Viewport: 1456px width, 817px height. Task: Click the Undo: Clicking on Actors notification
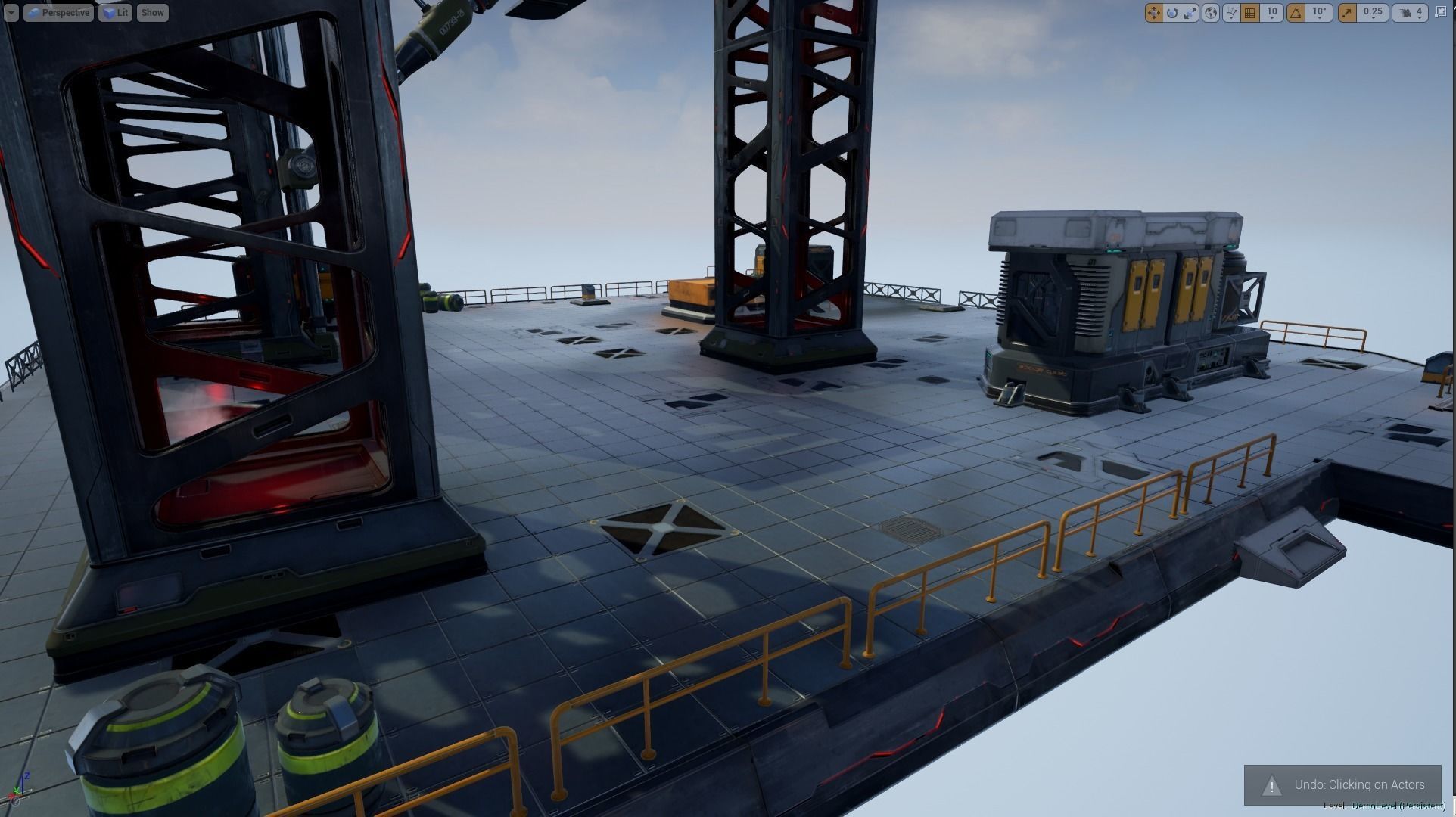[1349, 784]
